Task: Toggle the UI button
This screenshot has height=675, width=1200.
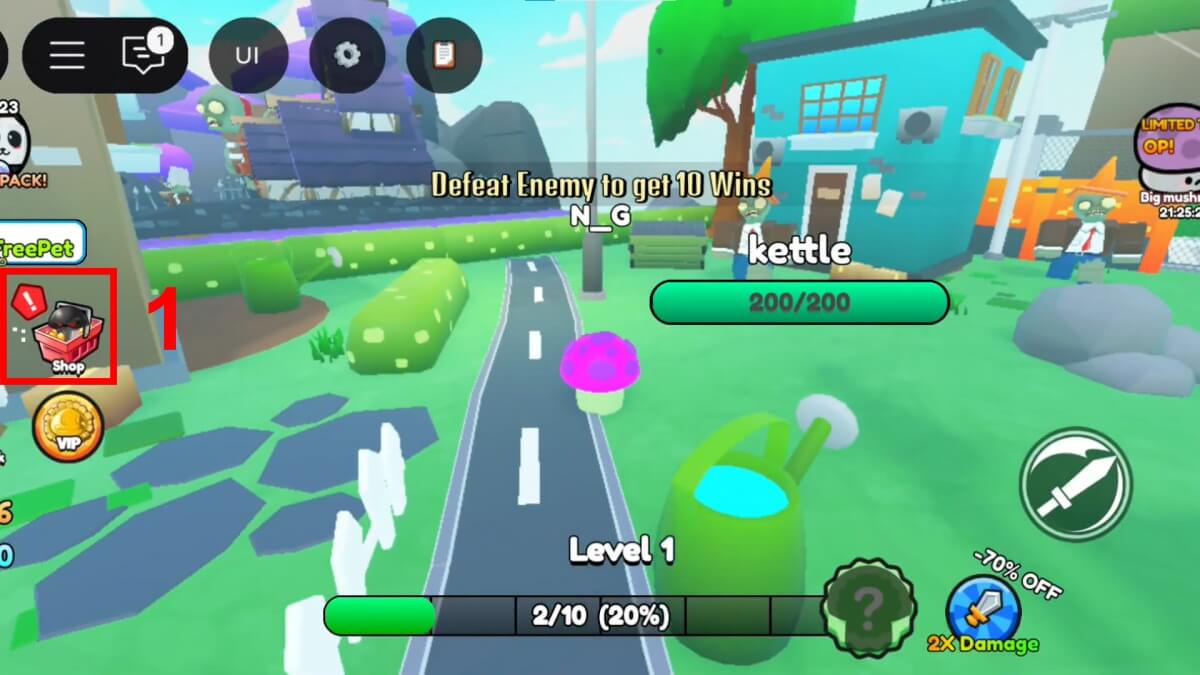Action: tap(247, 54)
